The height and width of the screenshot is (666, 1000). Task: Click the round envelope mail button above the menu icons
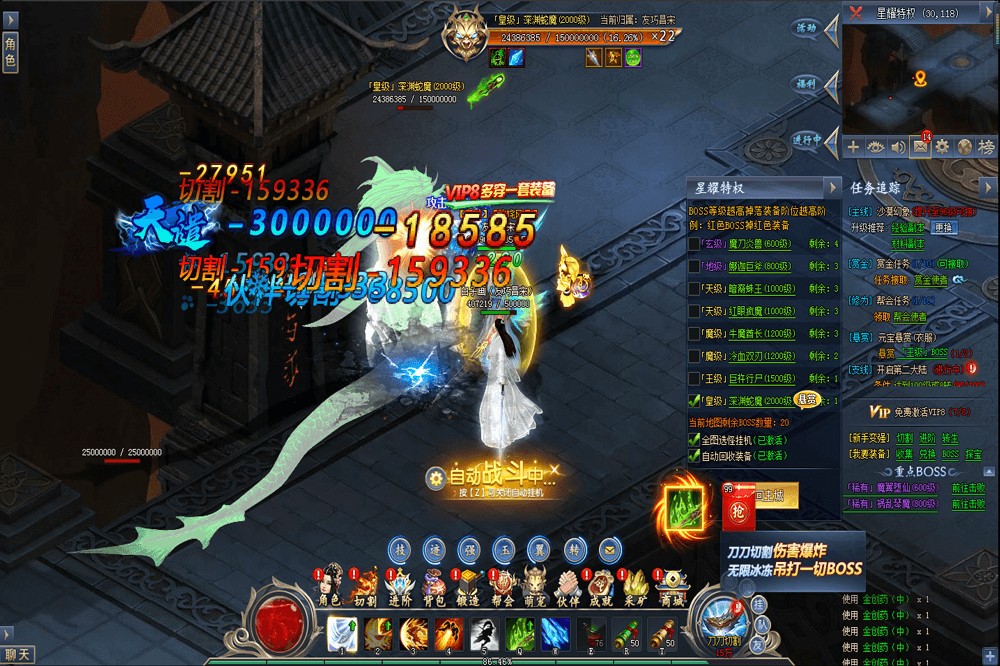tap(608, 550)
